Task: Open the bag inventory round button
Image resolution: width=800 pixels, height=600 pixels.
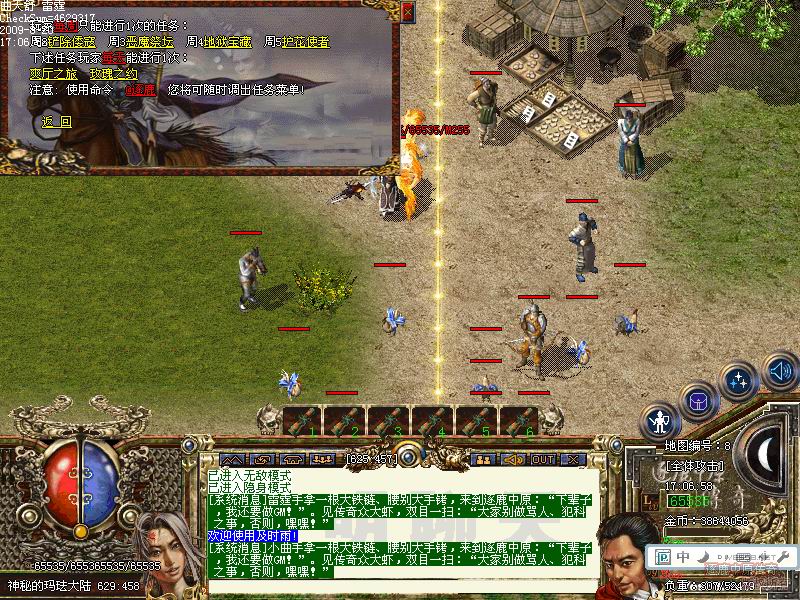Action: coord(698,402)
